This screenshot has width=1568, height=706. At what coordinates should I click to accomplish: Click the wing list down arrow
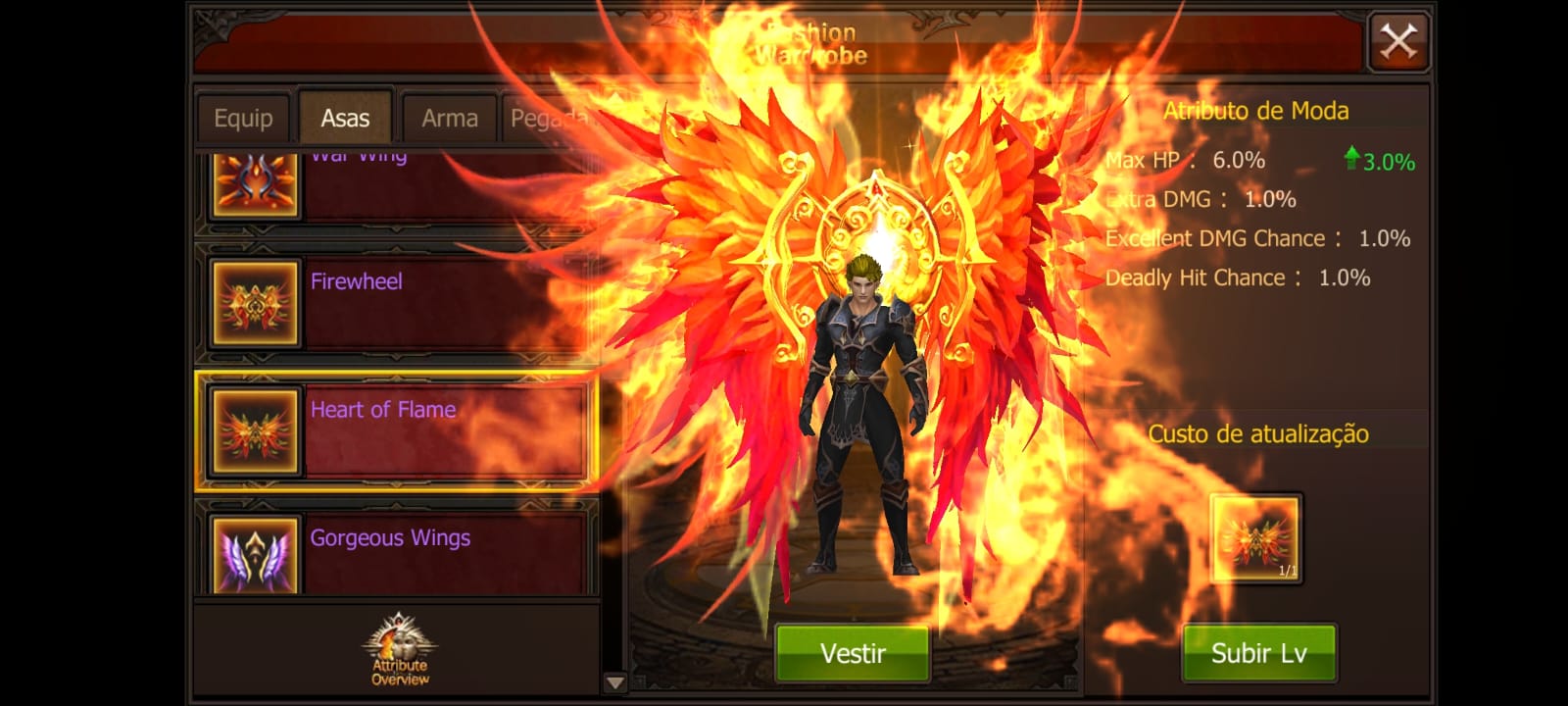click(614, 682)
